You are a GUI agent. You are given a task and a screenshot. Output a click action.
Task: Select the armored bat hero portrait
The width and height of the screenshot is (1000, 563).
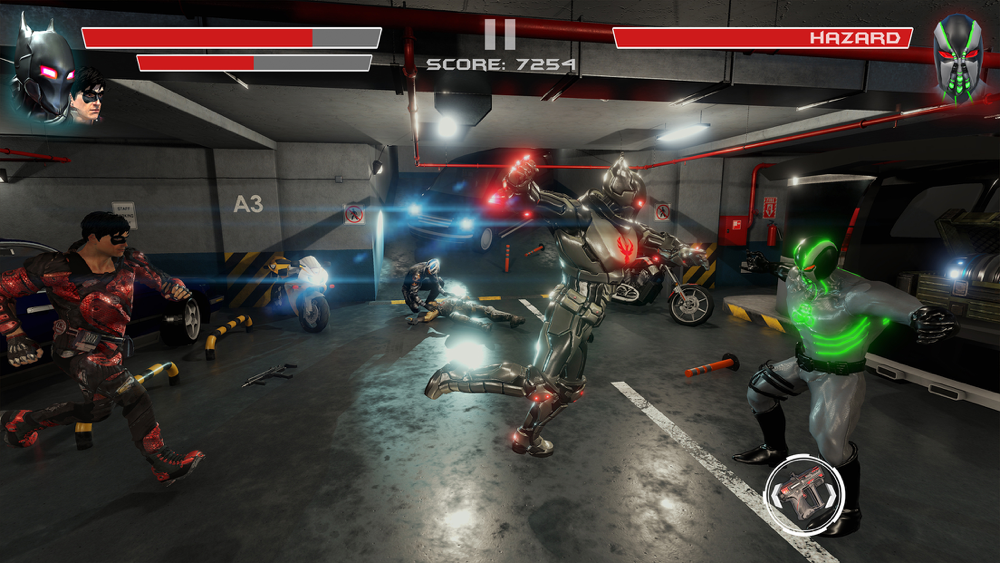click(x=45, y=70)
